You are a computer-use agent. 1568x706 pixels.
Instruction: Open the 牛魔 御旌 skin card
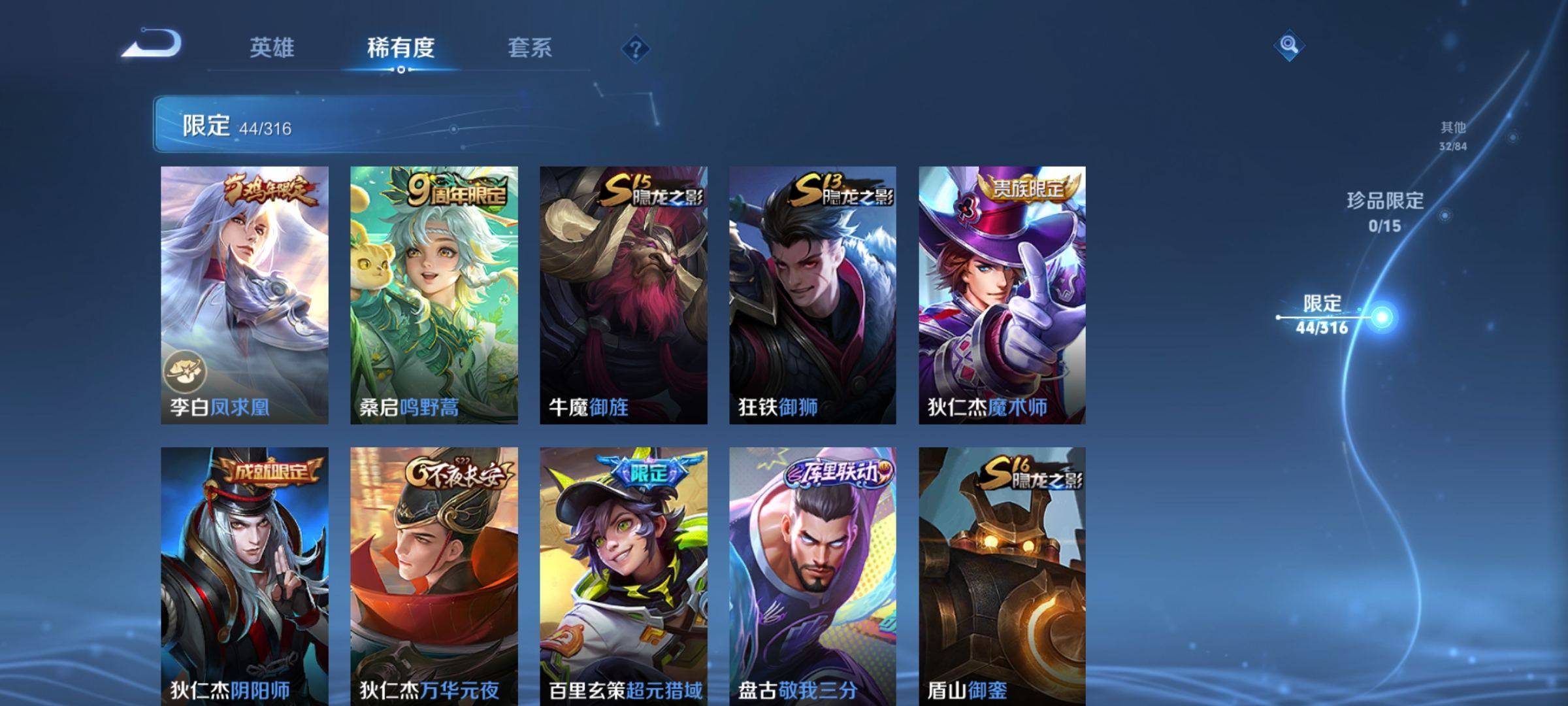[x=623, y=295]
